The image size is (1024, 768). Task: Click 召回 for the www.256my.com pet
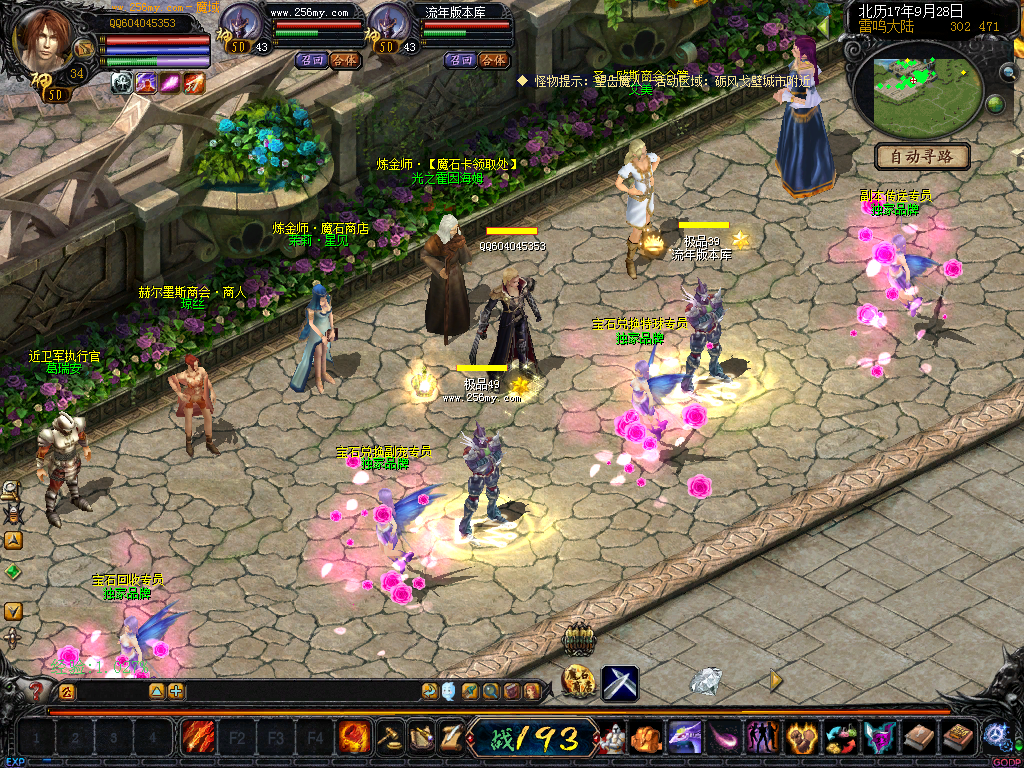click(x=311, y=60)
